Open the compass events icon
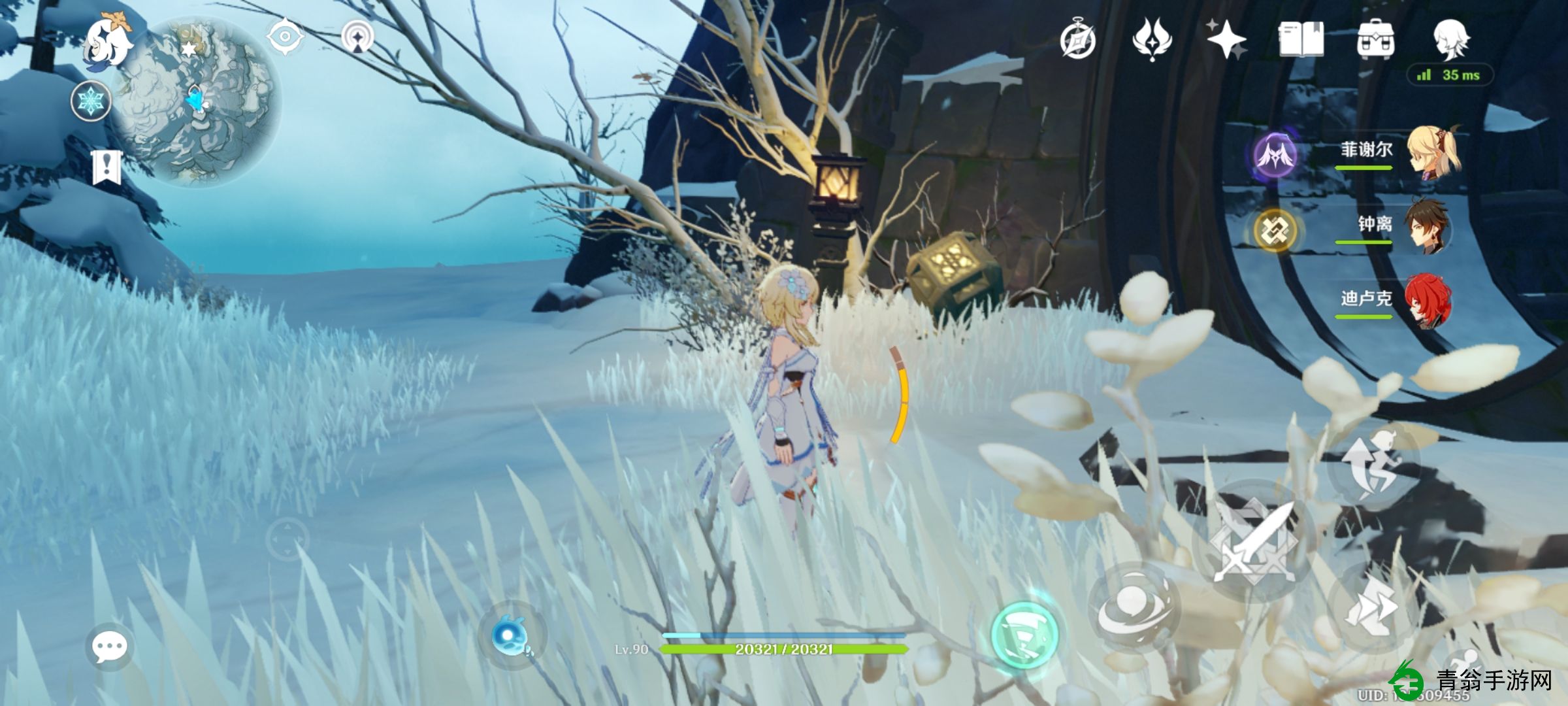 [1077, 41]
